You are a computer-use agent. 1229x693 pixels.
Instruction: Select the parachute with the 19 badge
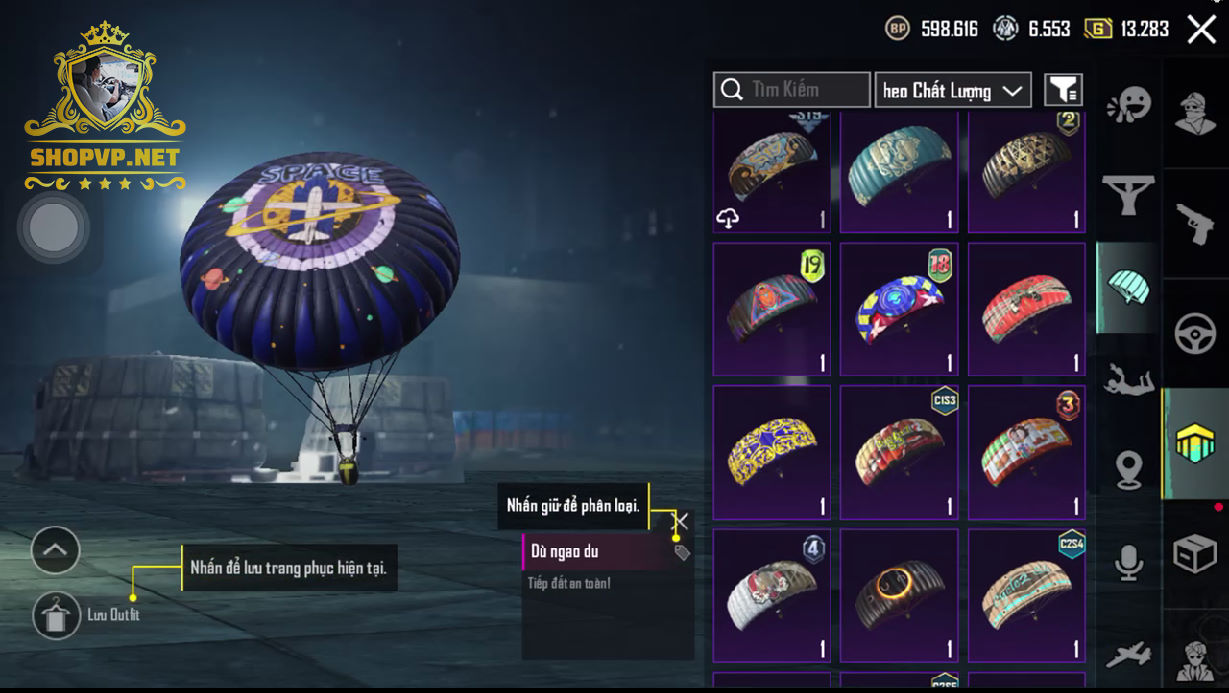tap(771, 308)
